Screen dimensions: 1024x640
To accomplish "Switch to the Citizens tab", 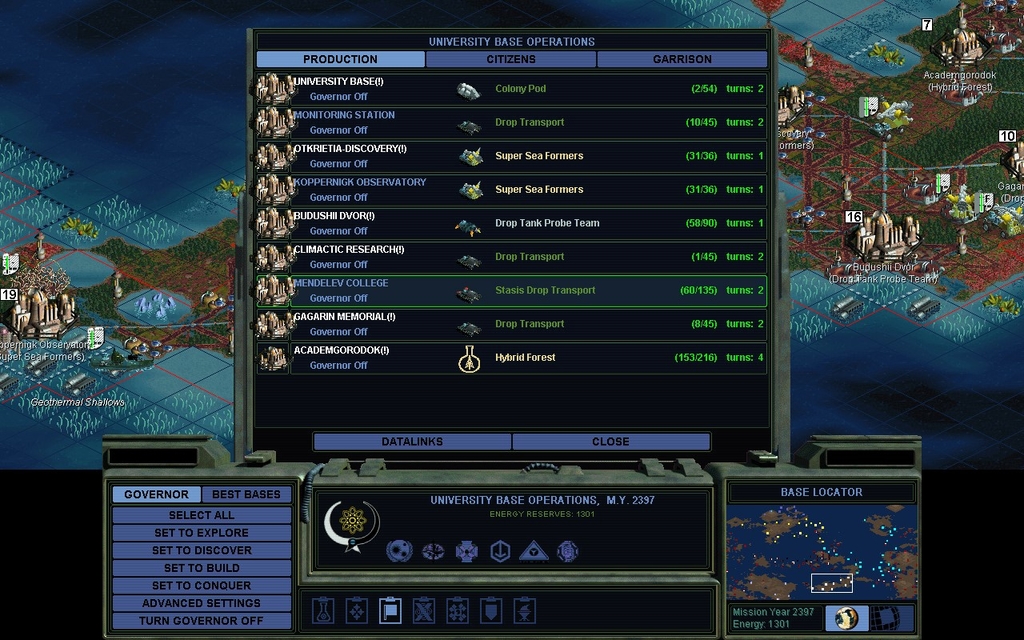I will 511,59.
